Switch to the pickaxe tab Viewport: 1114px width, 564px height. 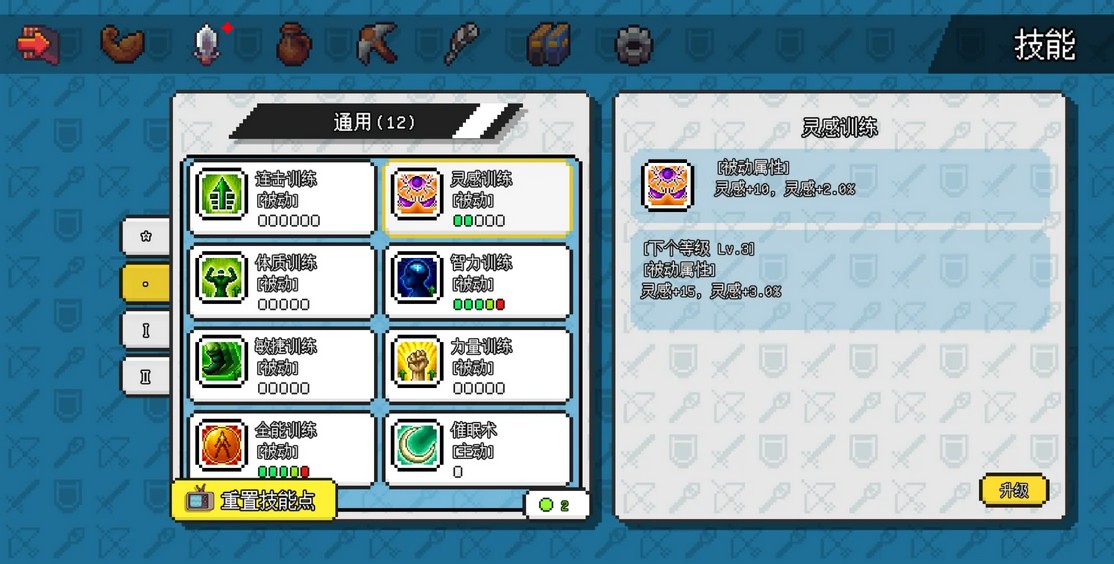tap(377, 44)
